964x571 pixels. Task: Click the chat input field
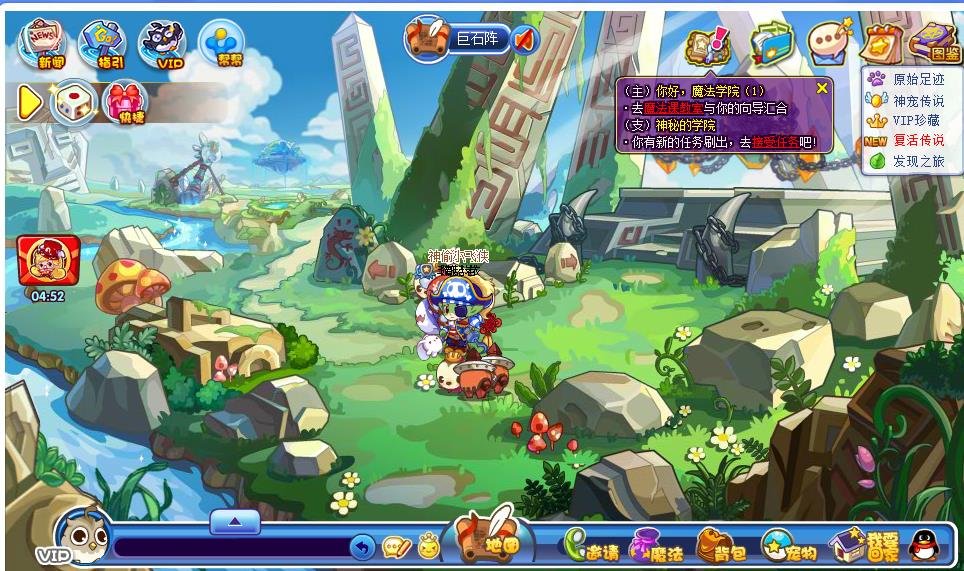click(230, 547)
